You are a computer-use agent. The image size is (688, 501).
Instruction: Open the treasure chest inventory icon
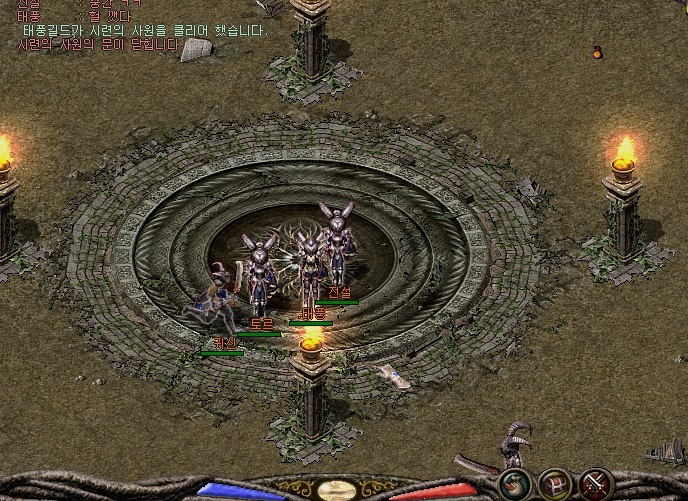click(556, 484)
